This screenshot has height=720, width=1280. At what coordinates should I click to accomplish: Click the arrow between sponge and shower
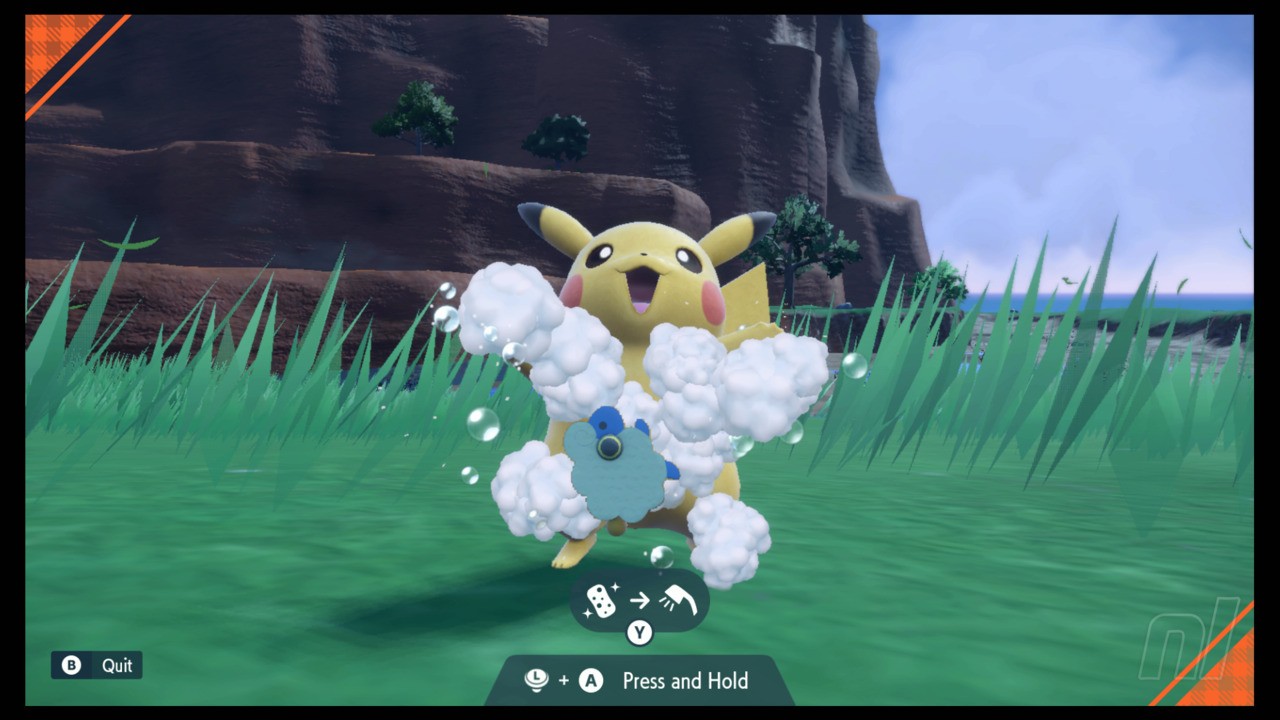(640, 601)
